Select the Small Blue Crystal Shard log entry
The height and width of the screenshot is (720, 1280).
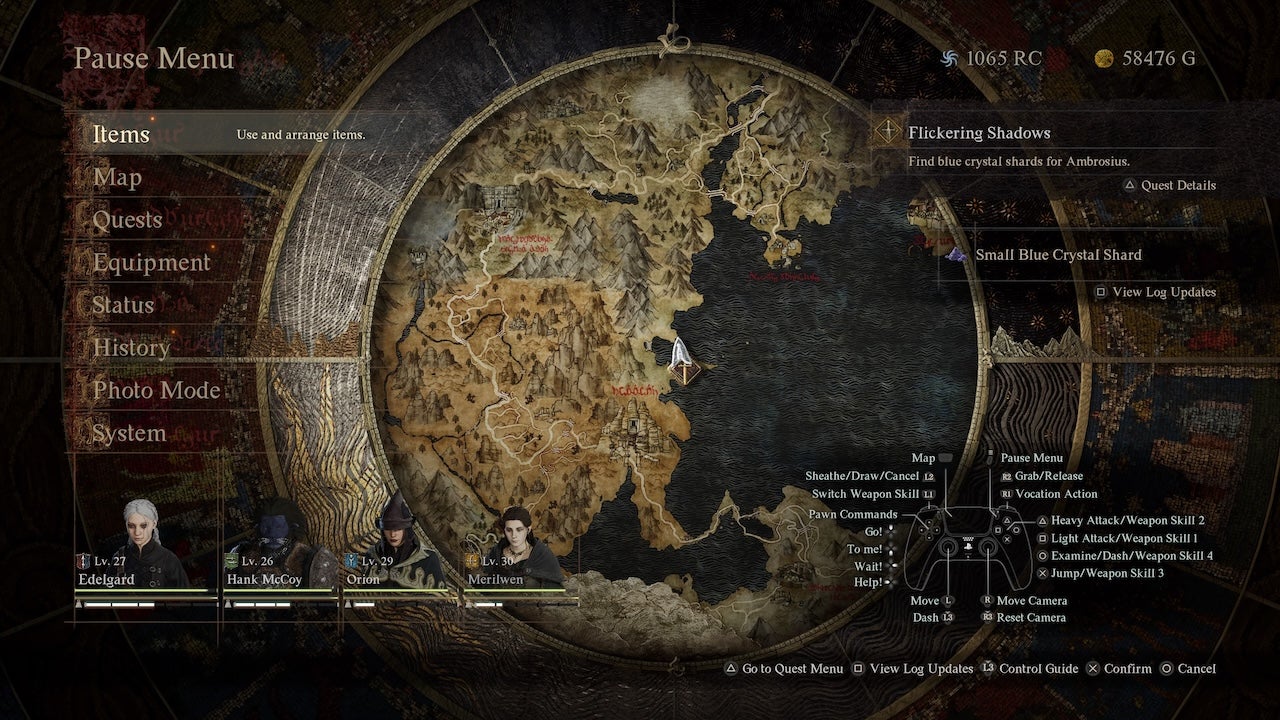pos(1057,255)
